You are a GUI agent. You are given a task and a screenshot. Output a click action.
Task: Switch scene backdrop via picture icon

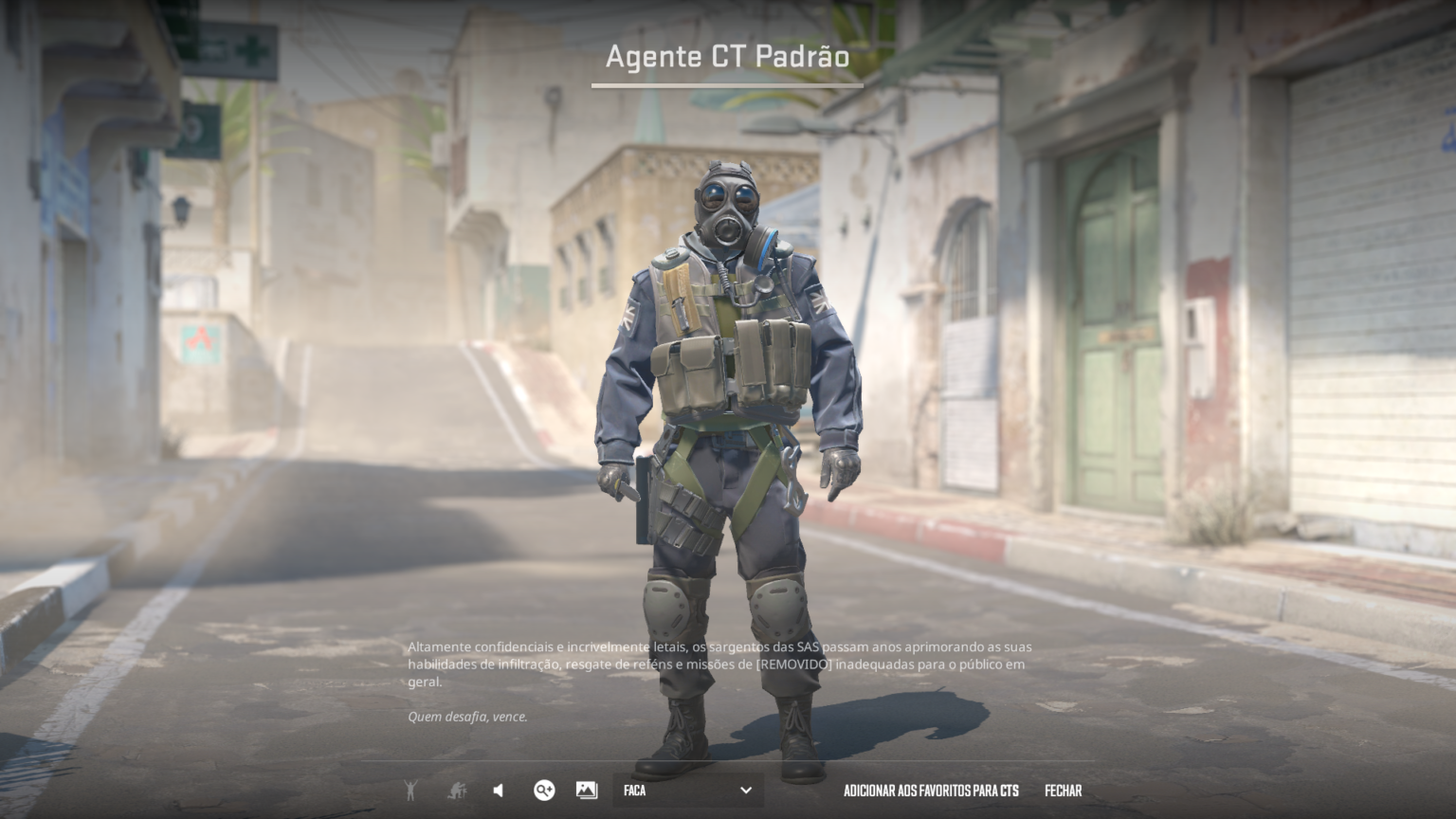click(586, 790)
